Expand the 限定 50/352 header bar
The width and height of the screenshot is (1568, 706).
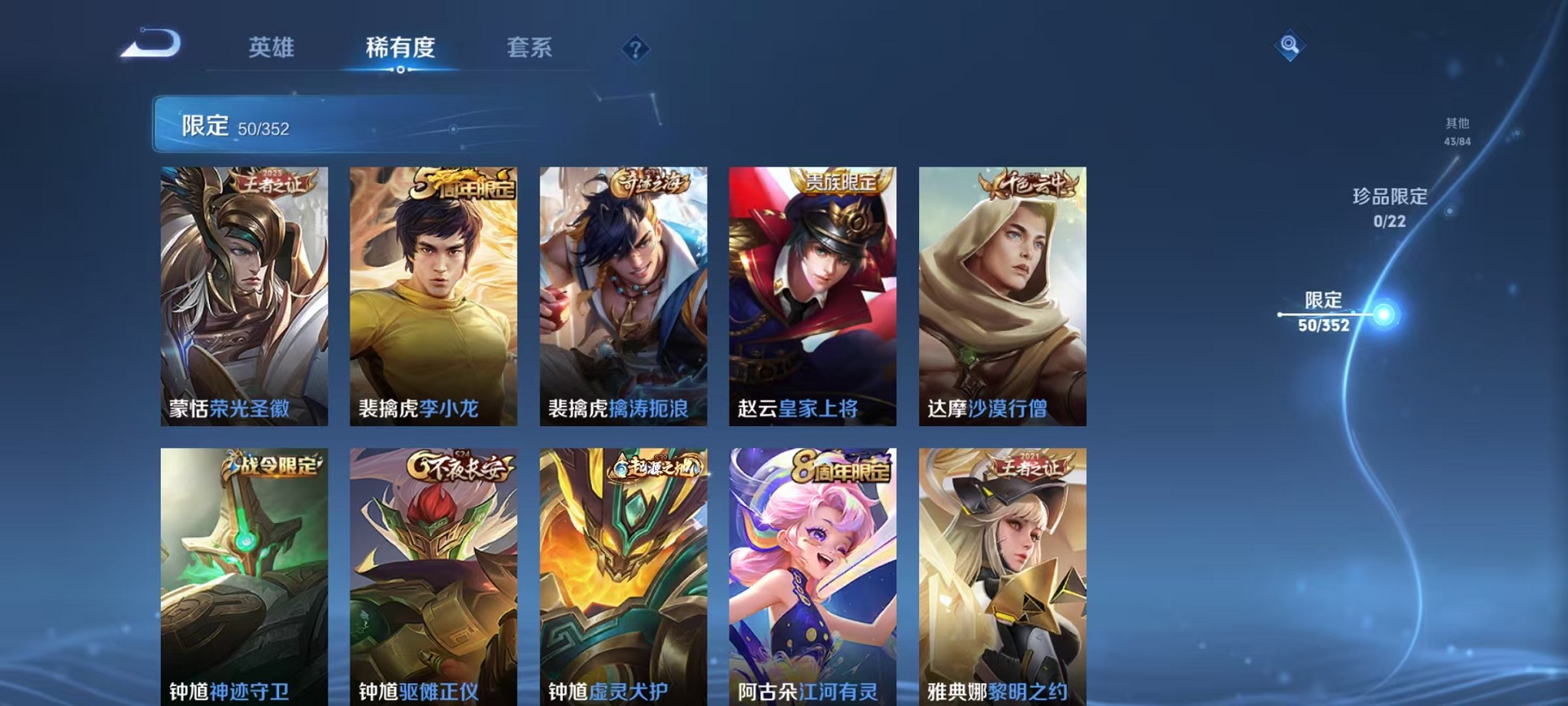pos(346,123)
